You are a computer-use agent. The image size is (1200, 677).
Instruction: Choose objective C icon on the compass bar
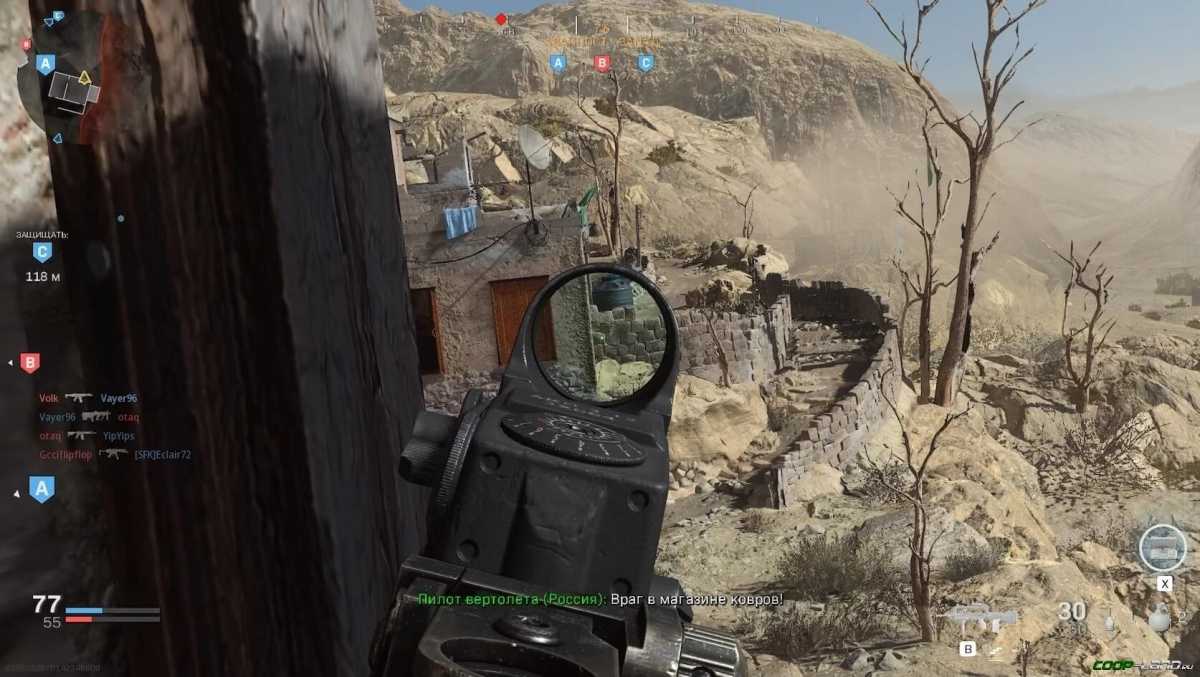645,63
